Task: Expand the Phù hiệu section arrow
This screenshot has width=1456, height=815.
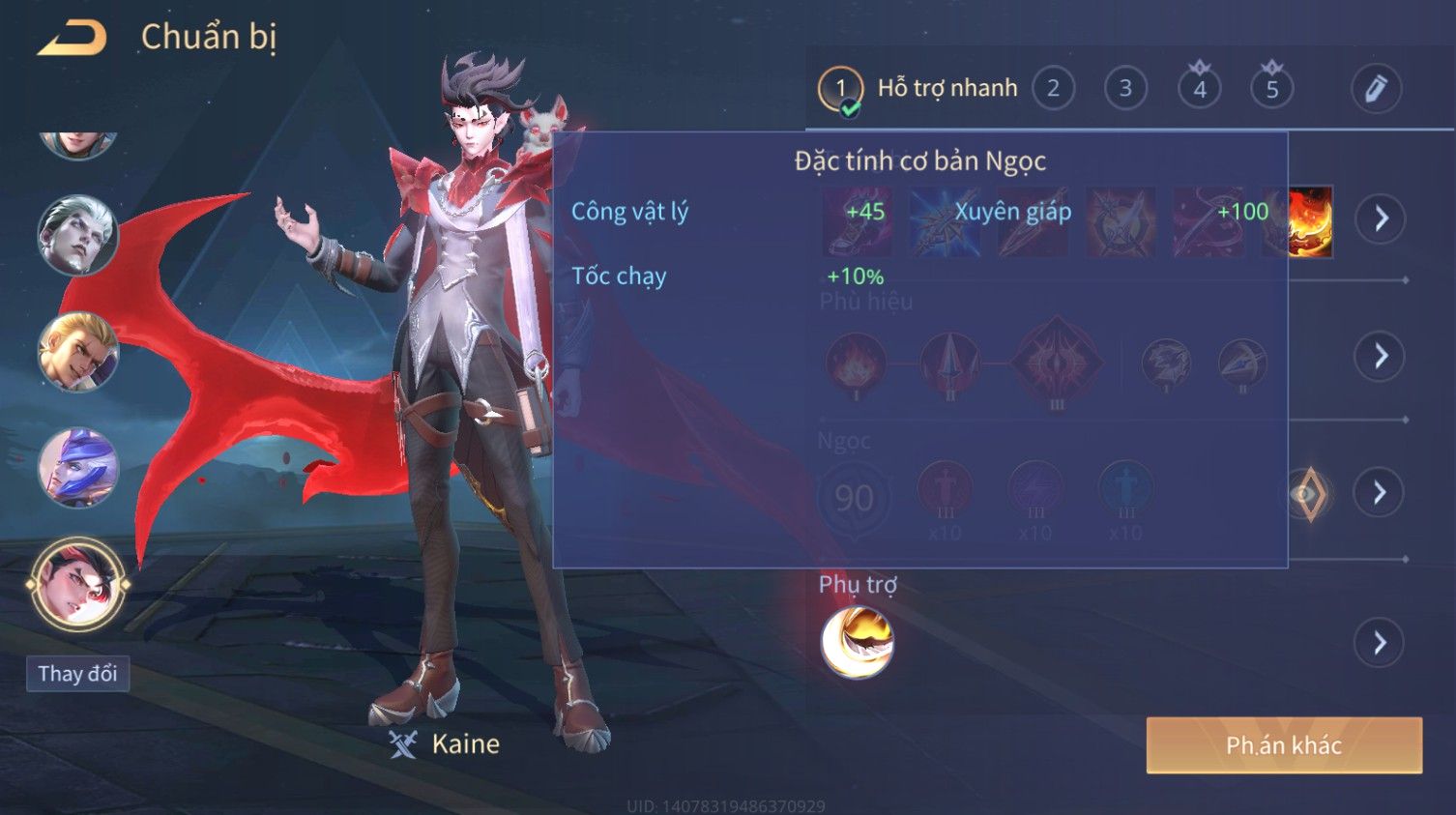Action: coord(1380,356)
